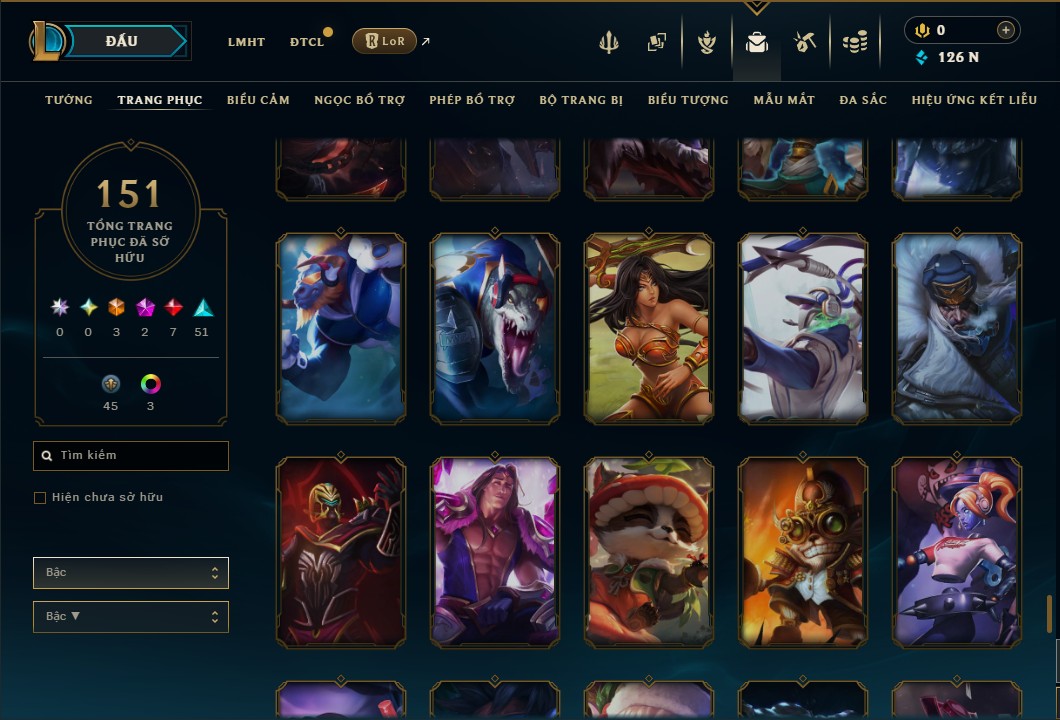Image resolution: width=1060 pixels, height=720 pixels.
Task: Open the coin stack store icon
Action: tap(854, 42)
